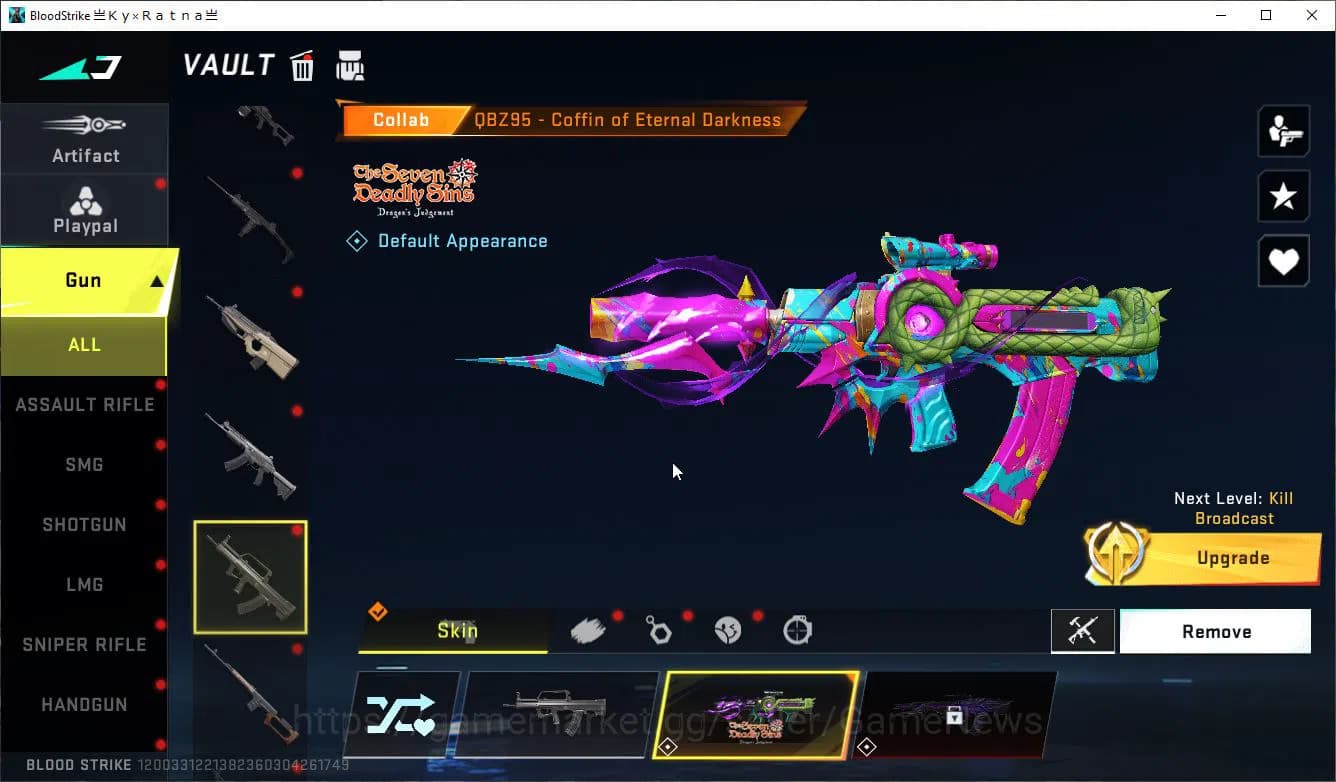Toggle the star favorite marker
Screen dimensions: 1336x782
(1283, 196)
